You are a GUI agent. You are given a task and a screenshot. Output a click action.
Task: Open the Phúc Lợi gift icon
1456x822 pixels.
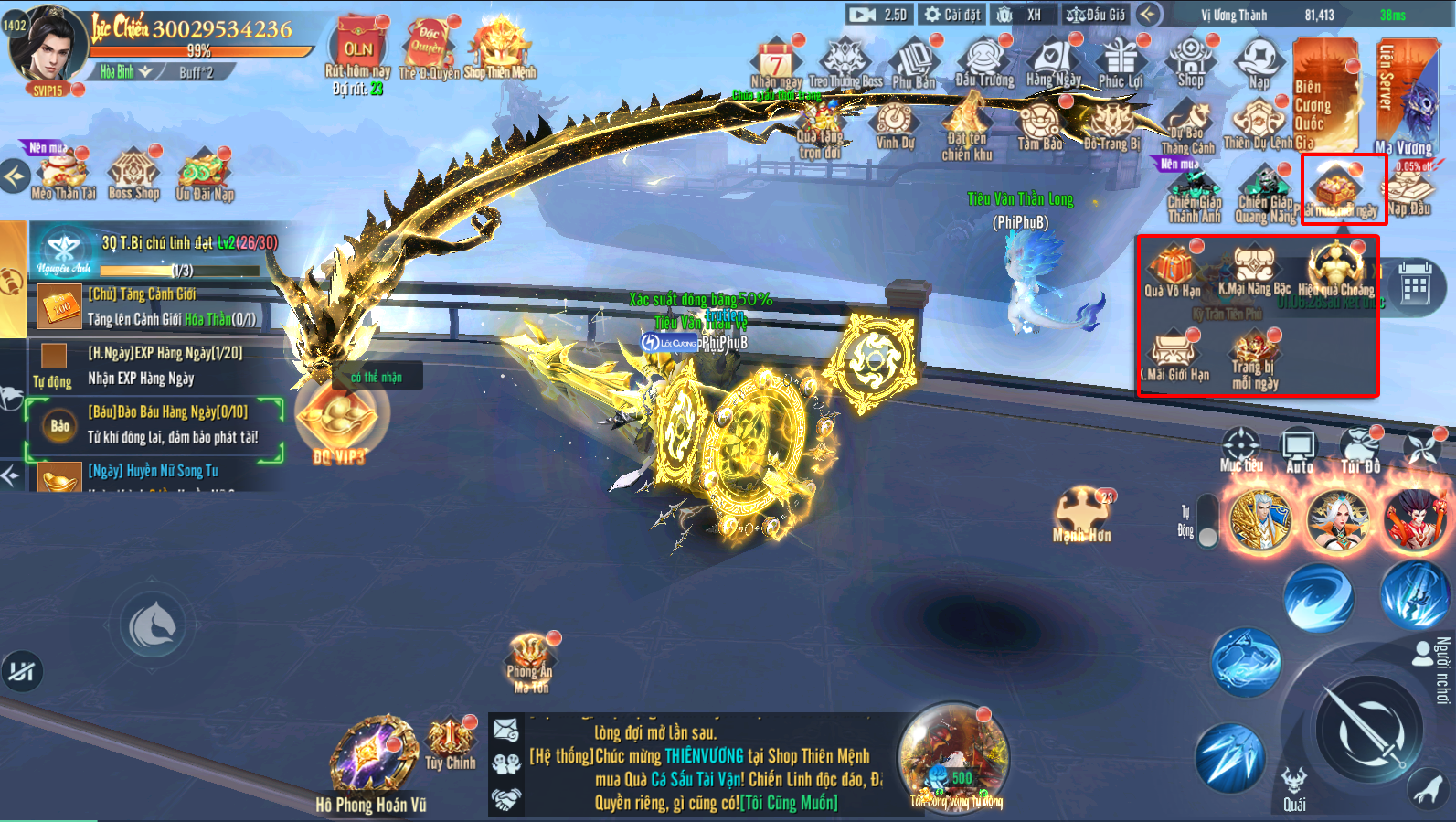point(1121,60)
